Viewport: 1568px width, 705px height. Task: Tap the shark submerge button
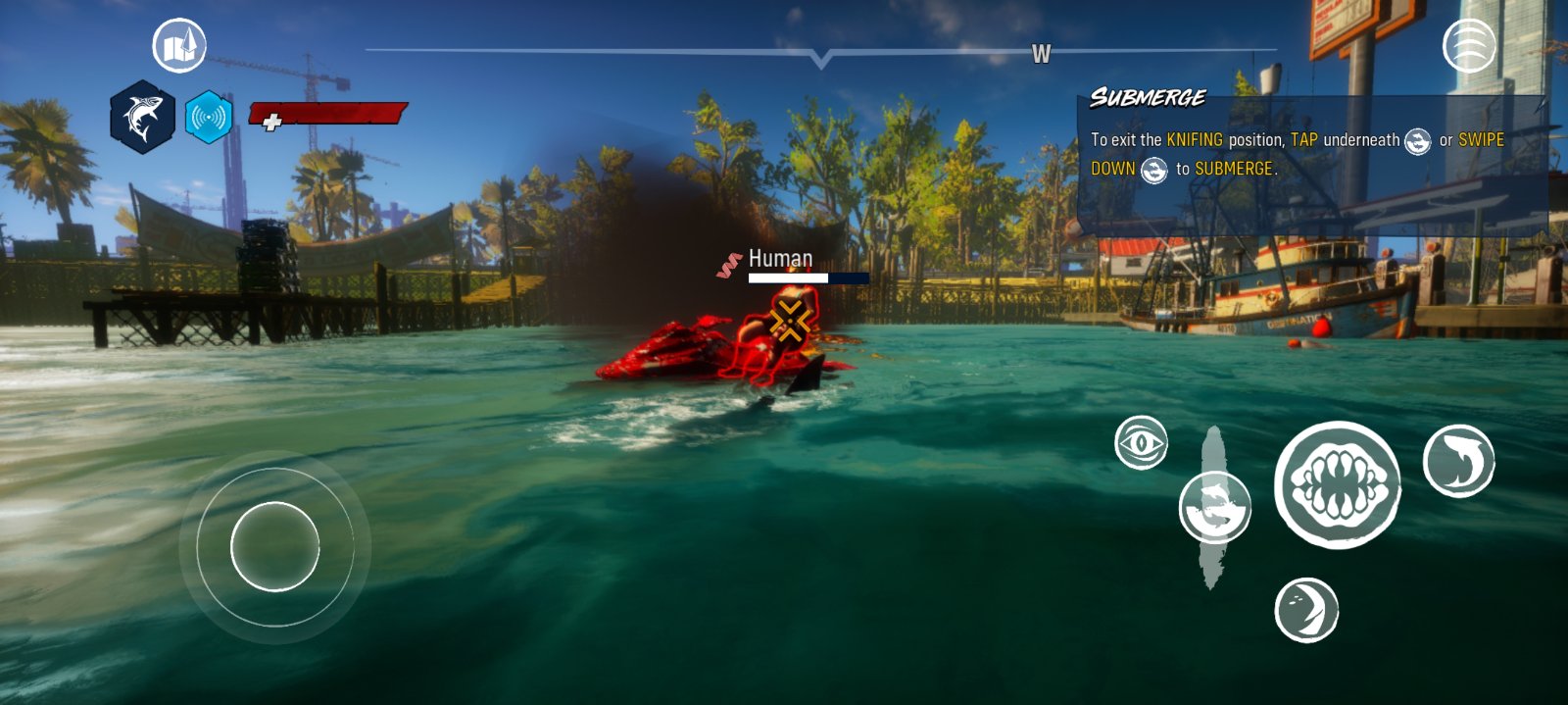point(1215,507)
